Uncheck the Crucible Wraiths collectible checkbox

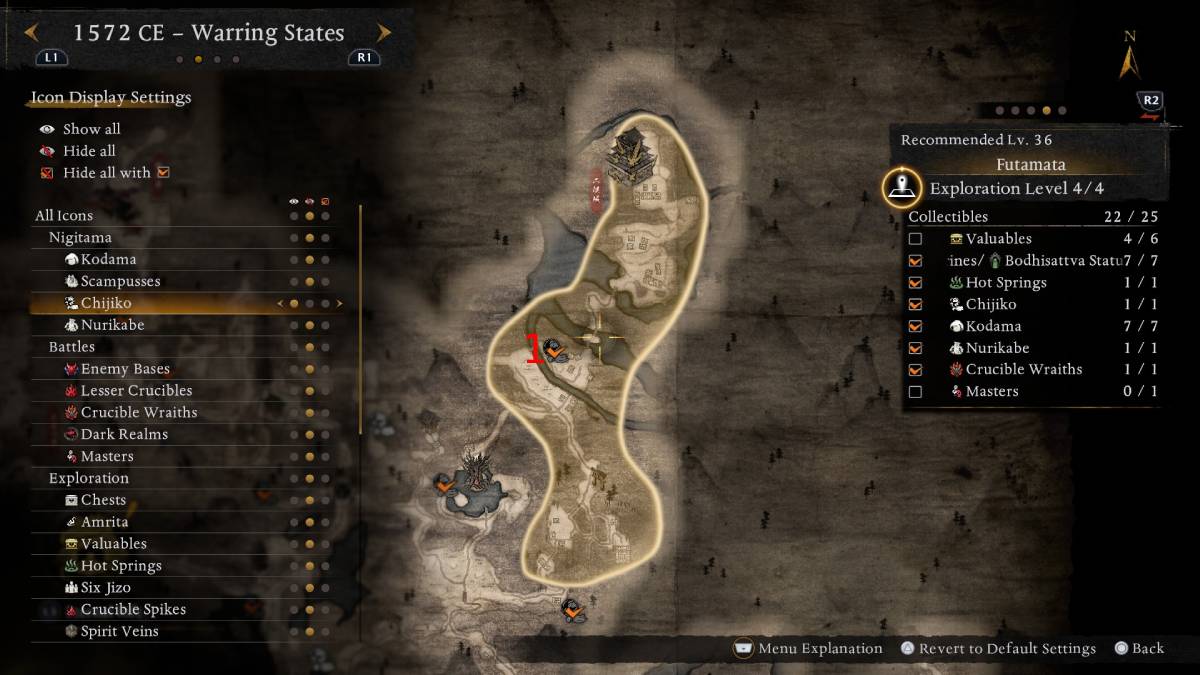coord(915,370)
